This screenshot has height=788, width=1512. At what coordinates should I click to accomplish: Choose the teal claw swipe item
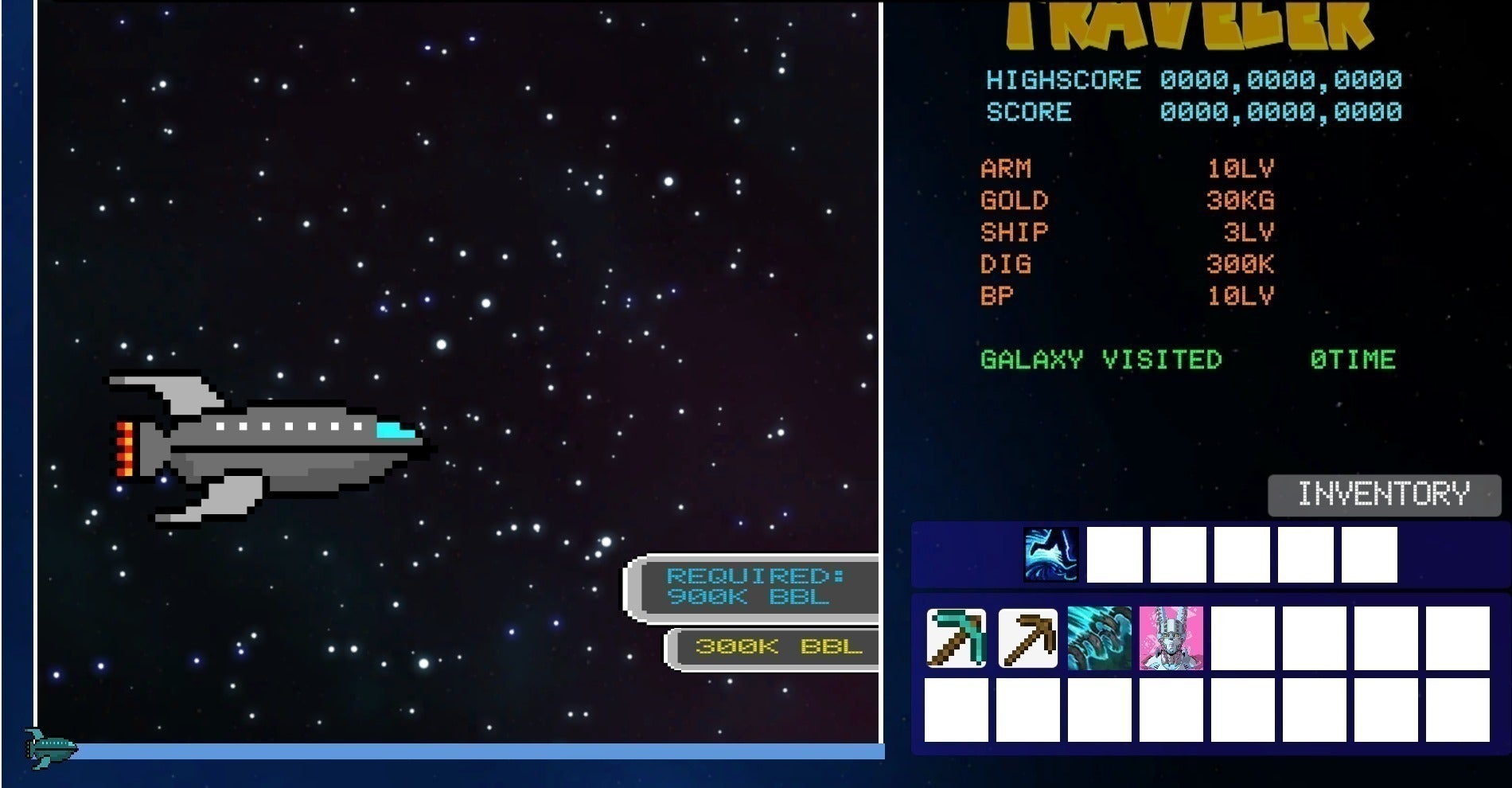(x=1099, y=638)
